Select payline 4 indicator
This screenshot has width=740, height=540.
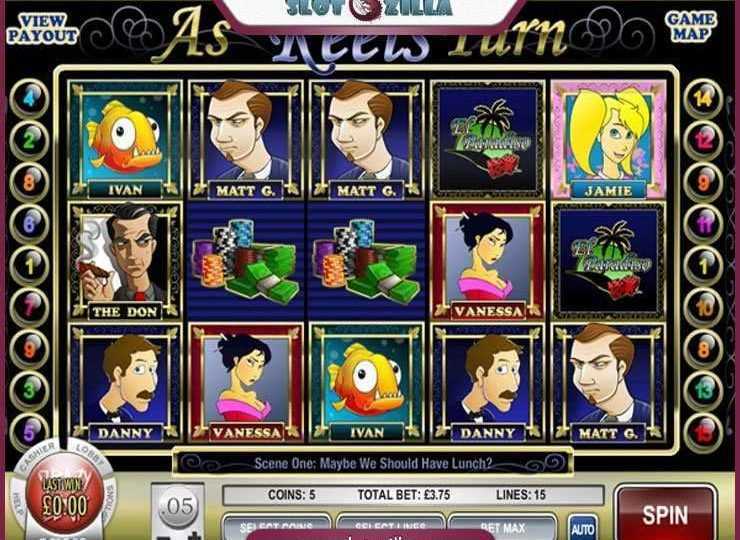(29, 99)
